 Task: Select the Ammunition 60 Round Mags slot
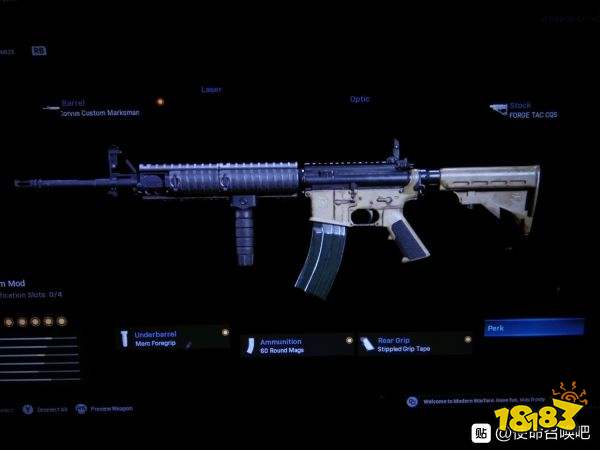click(x=296, y=345)
